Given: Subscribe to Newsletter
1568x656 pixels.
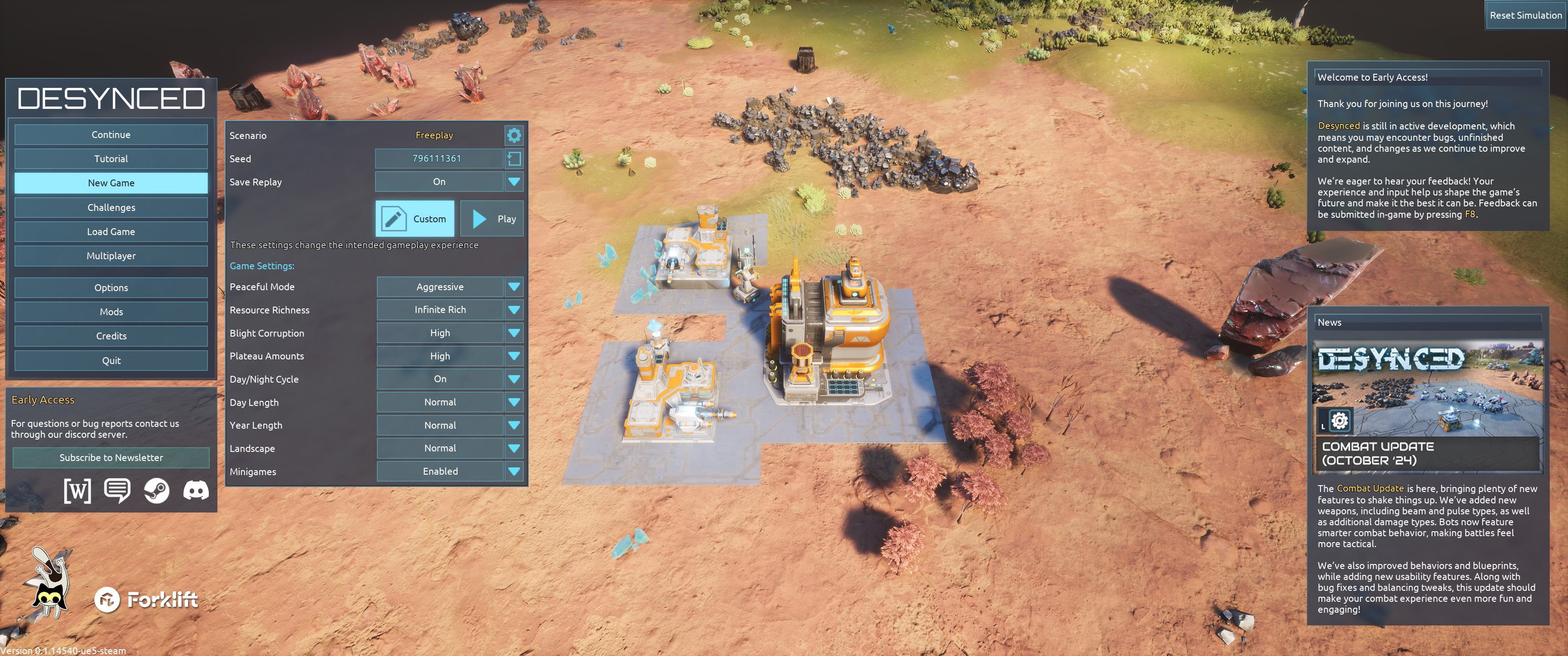Looking at the screenshot, I should pyautogui.click(x=111, y=458).
